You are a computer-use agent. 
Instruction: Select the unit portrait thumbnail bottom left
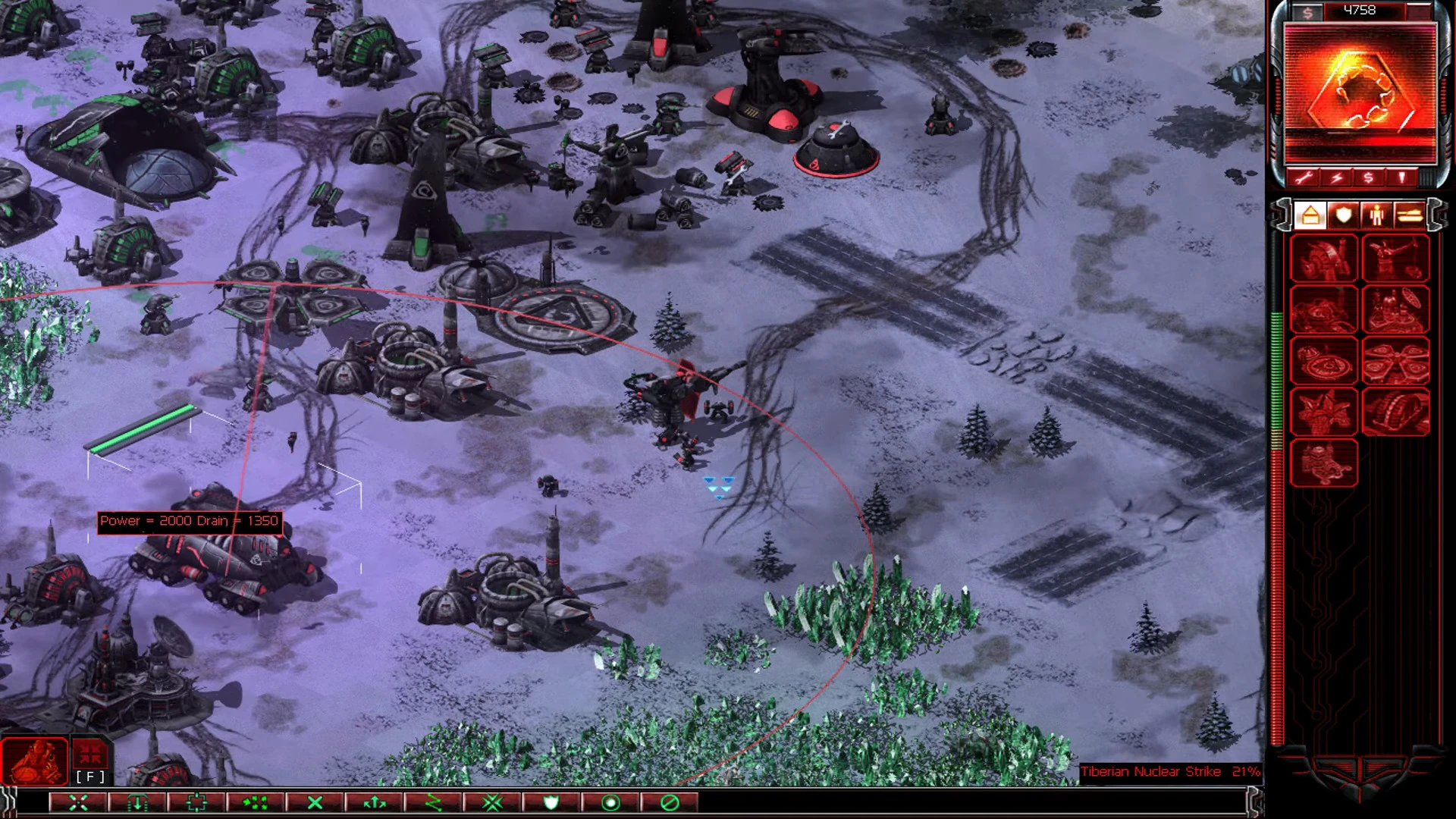(34, 757)
